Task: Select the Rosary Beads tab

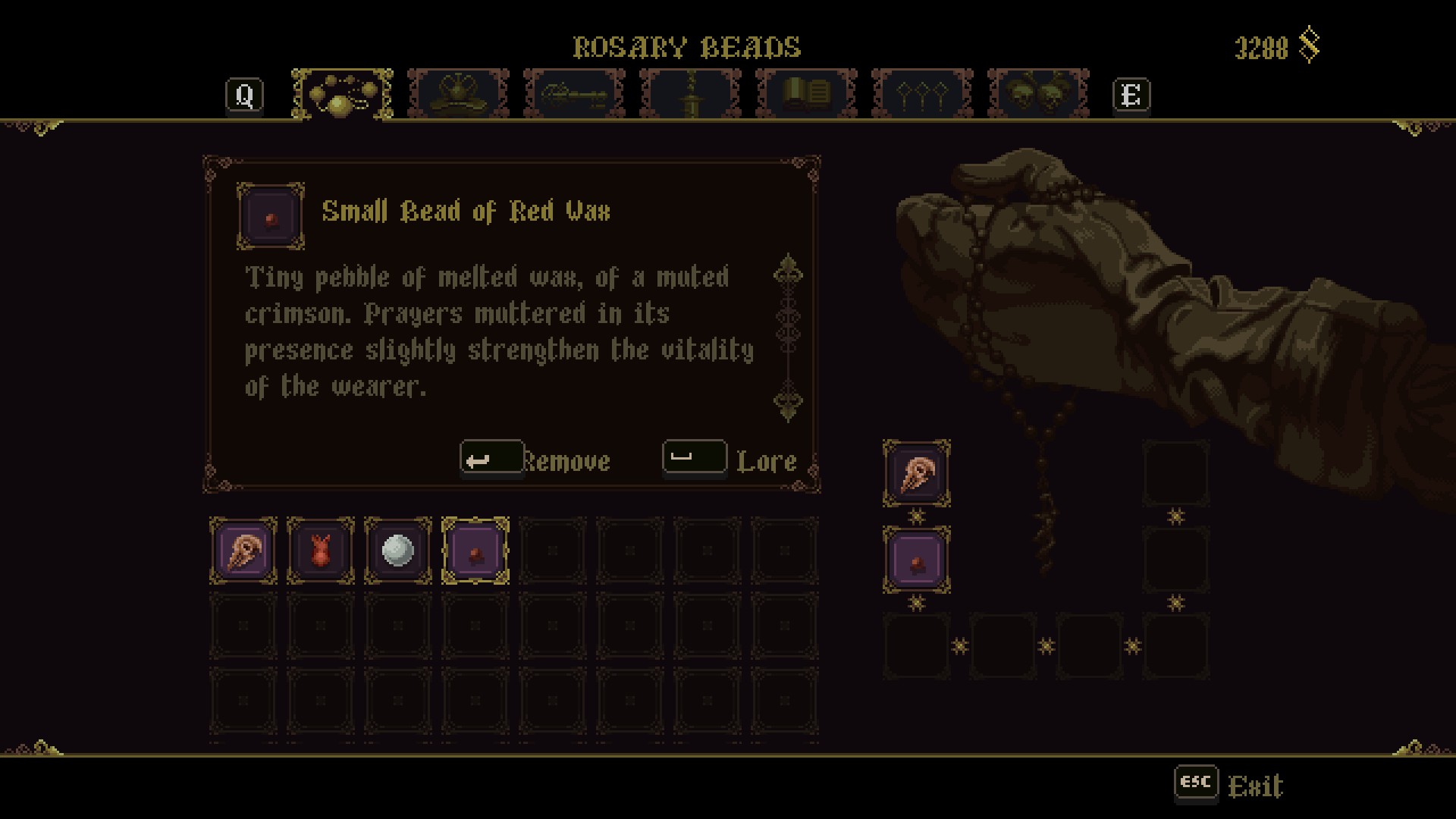Action: click(342, 95)
